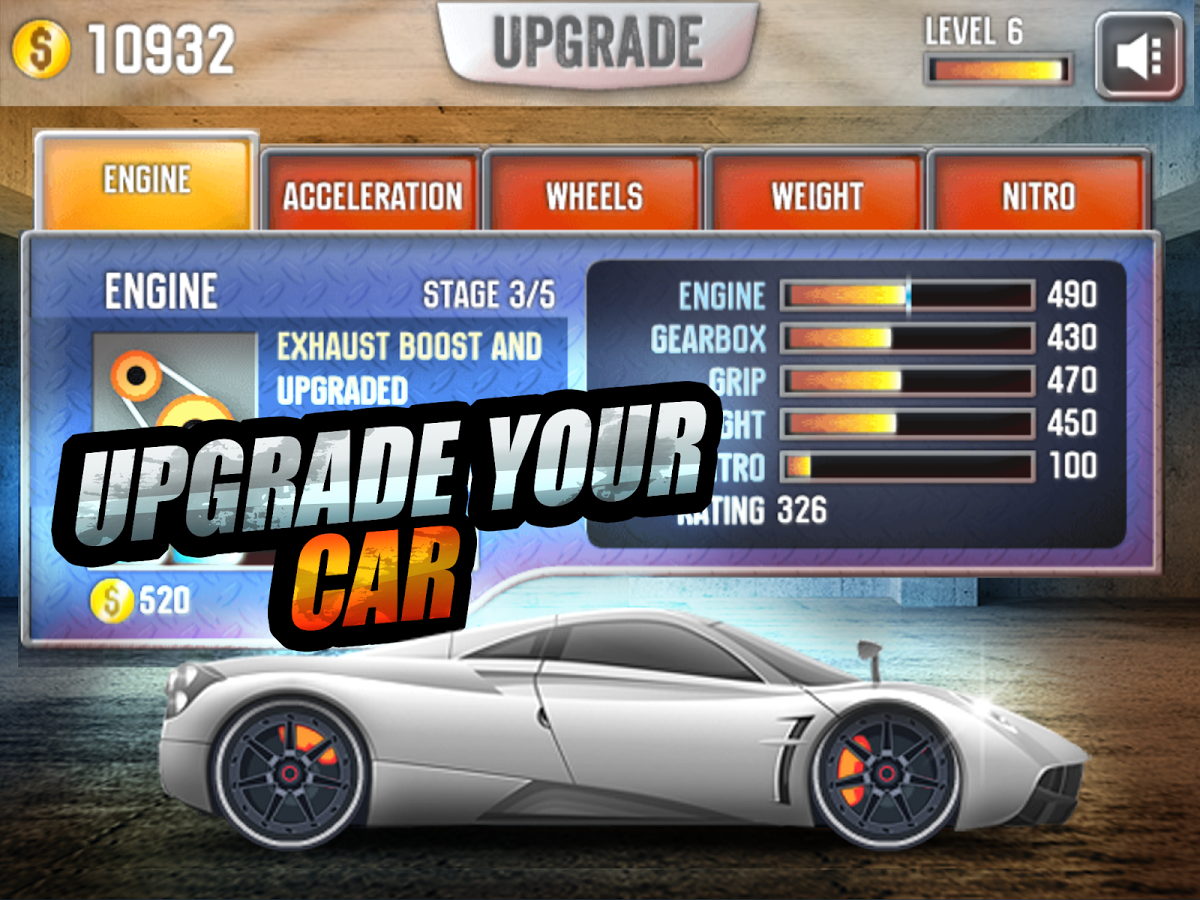
Task: Show the Weight upgrade tab
Action: click(x=816, y=195)
